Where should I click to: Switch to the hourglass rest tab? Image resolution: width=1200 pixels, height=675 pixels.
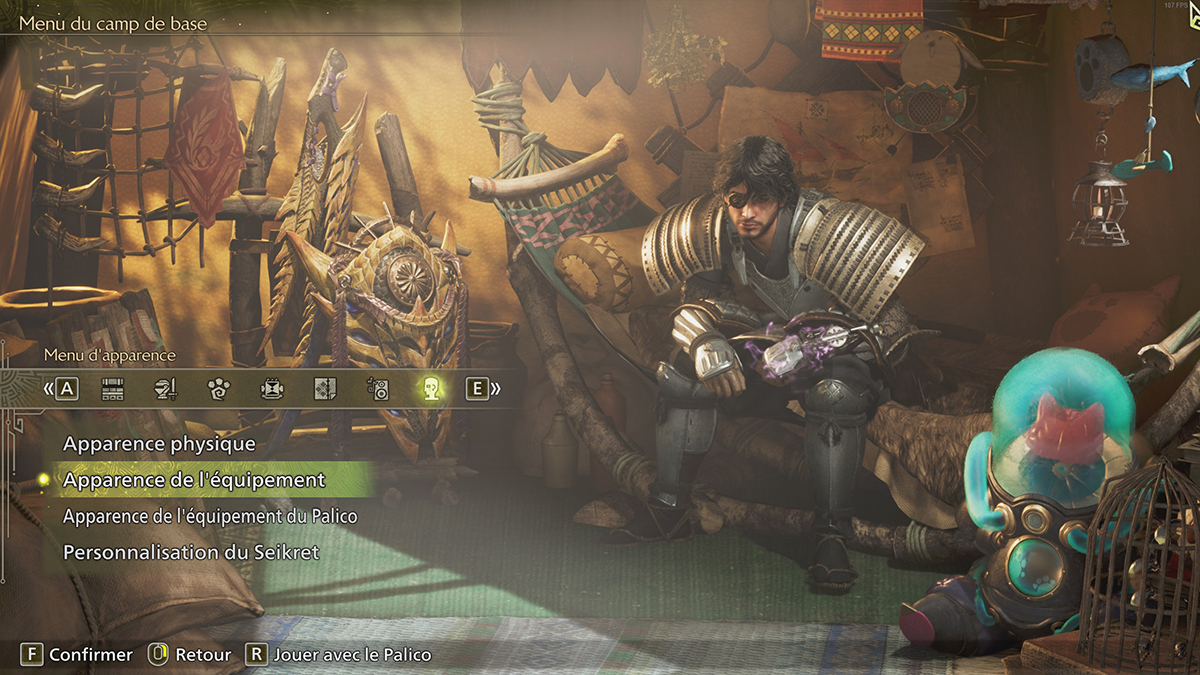click(x=272, y=389)
